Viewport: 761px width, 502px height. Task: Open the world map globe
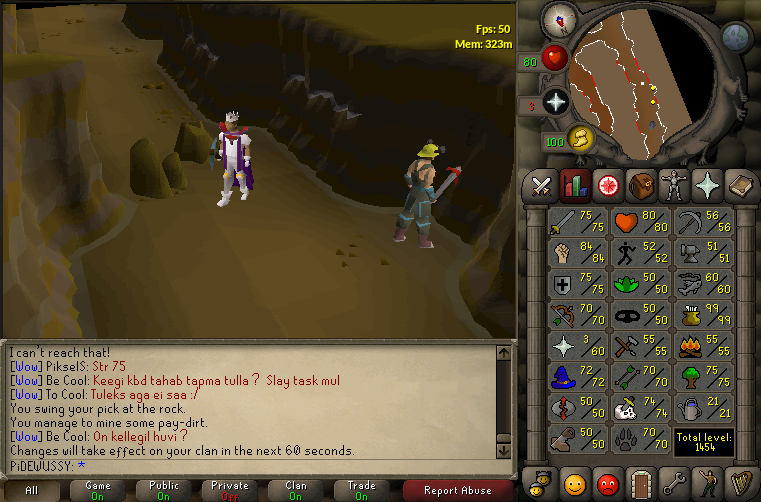click(736, 37)
